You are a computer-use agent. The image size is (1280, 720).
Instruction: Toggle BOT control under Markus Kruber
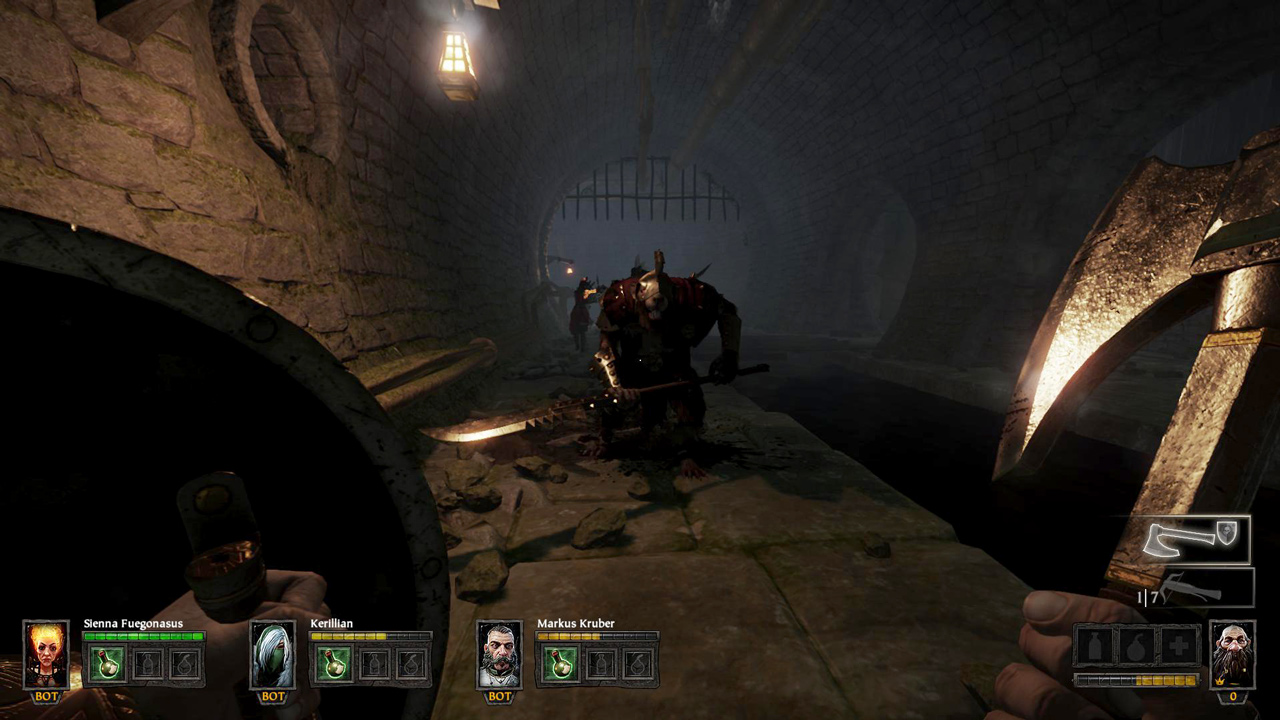point(498,697)
